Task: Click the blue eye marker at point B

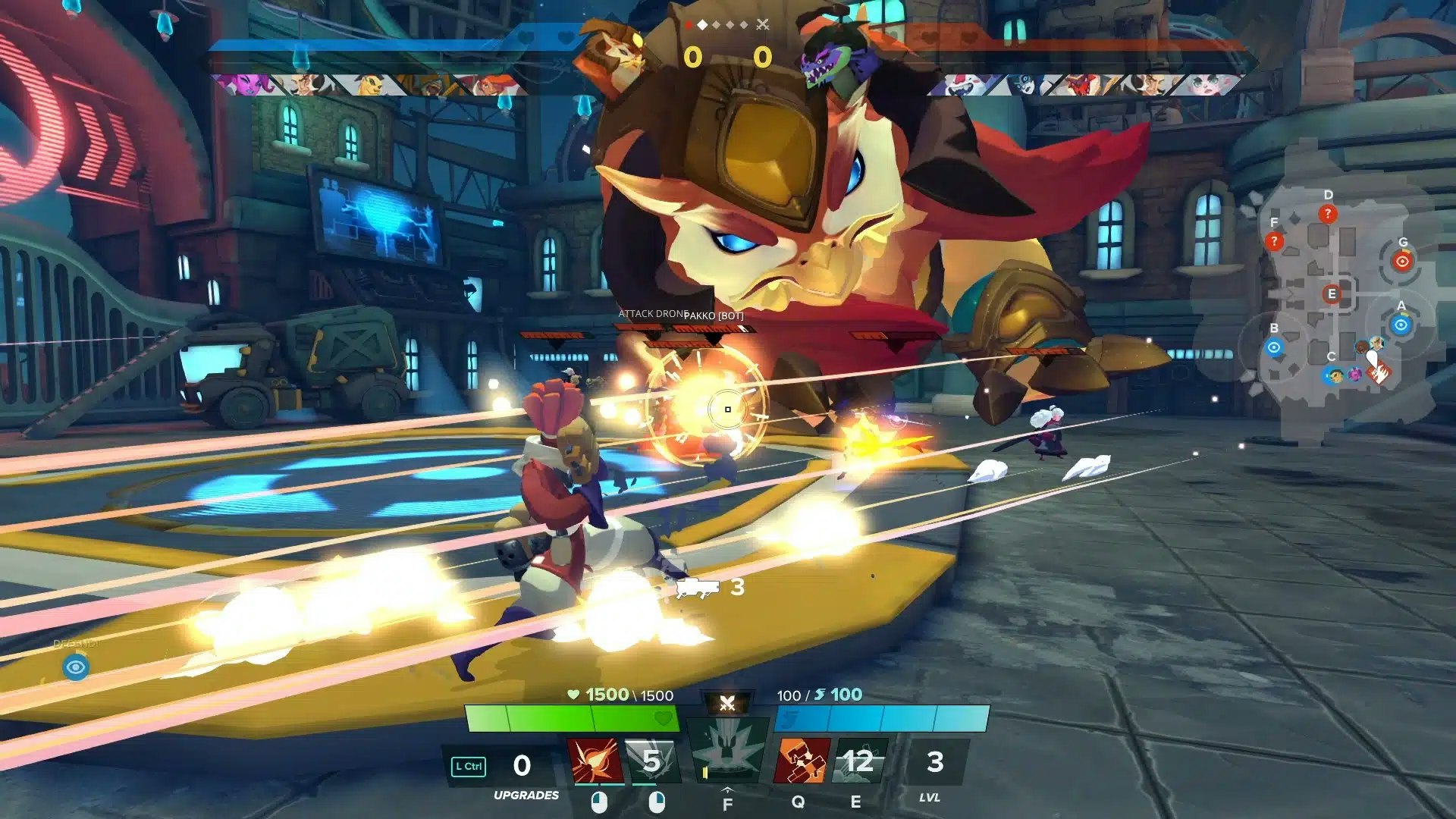Action: coord(1274,347)
